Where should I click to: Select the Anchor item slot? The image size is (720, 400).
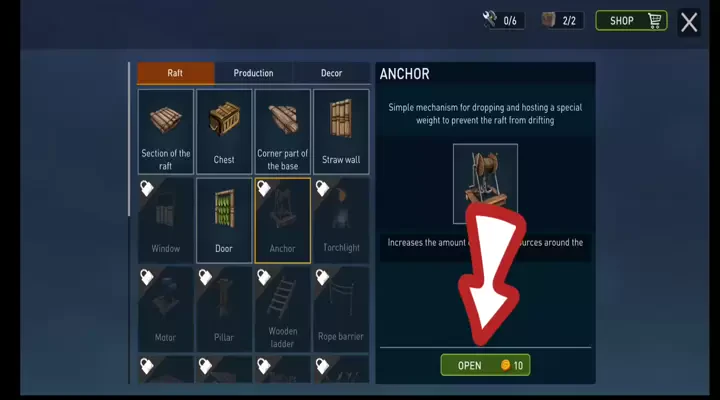tap(283, 220)
